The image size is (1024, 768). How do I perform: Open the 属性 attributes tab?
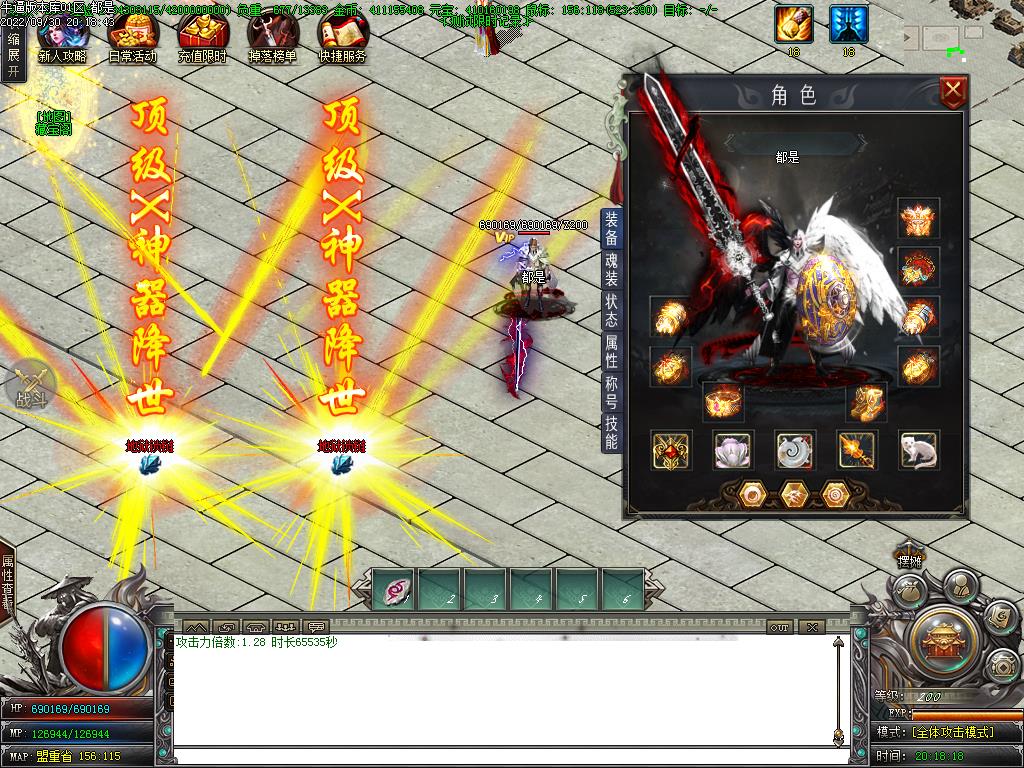click(611, 351)
